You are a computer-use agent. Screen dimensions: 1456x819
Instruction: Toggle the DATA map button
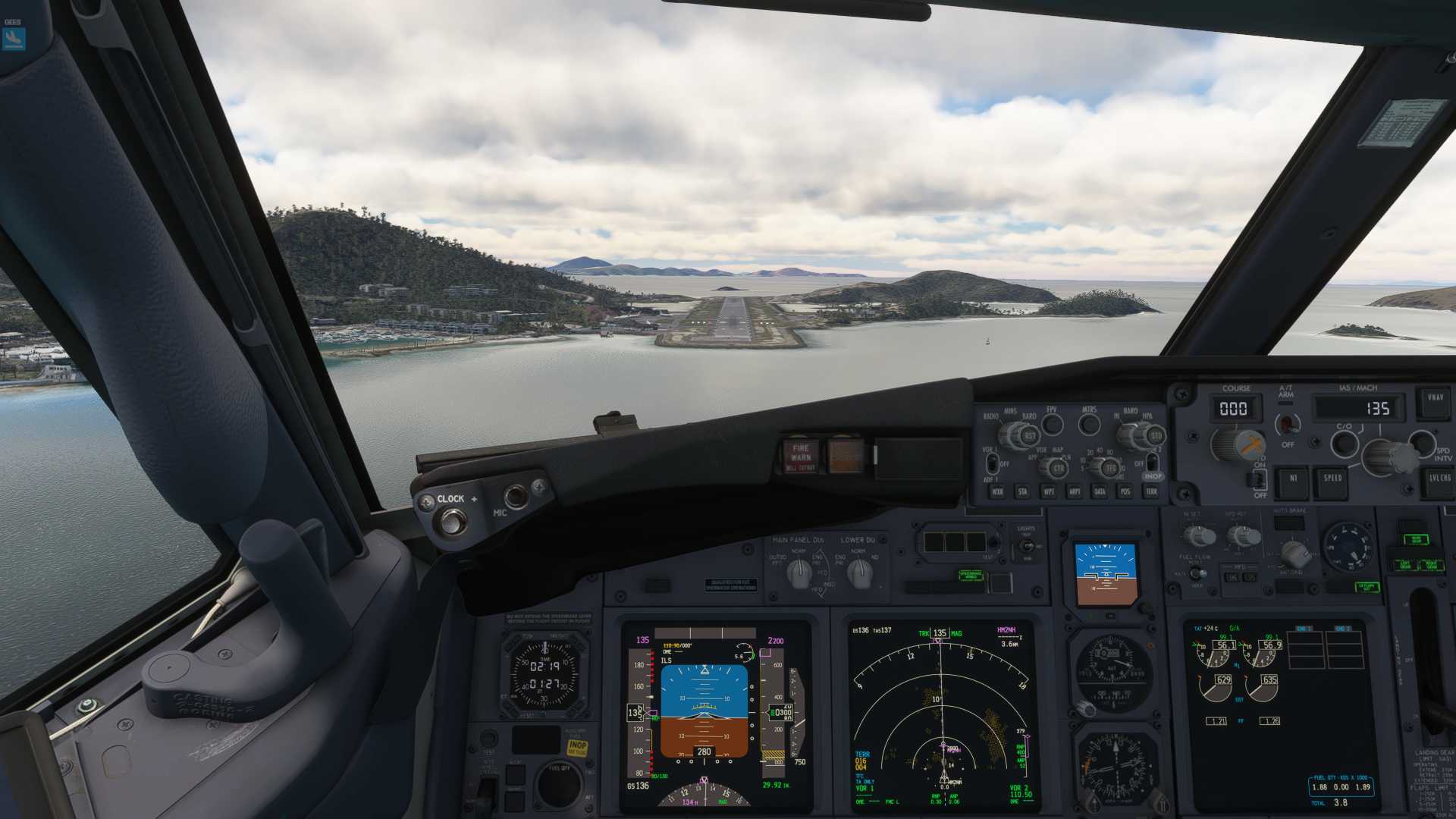[x=1100, y=492]
